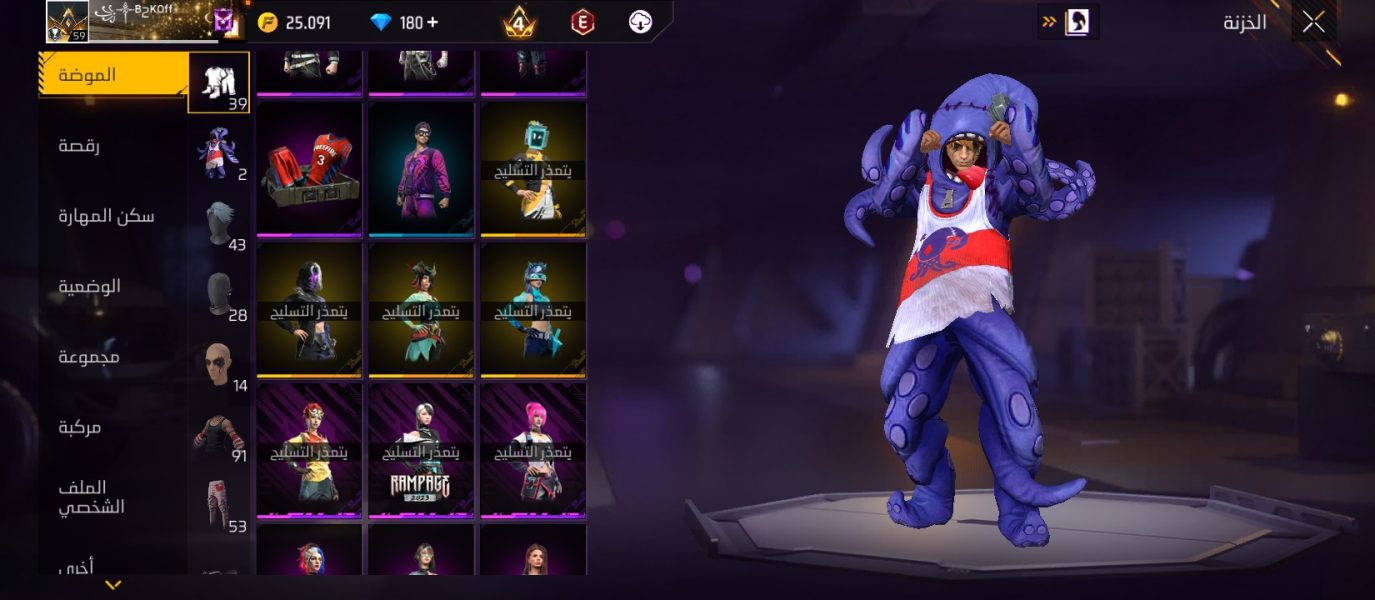Select the pink-haired female bundle
Image resolution: width=1375 pixels, height=600 pixels.
(533, 451)
